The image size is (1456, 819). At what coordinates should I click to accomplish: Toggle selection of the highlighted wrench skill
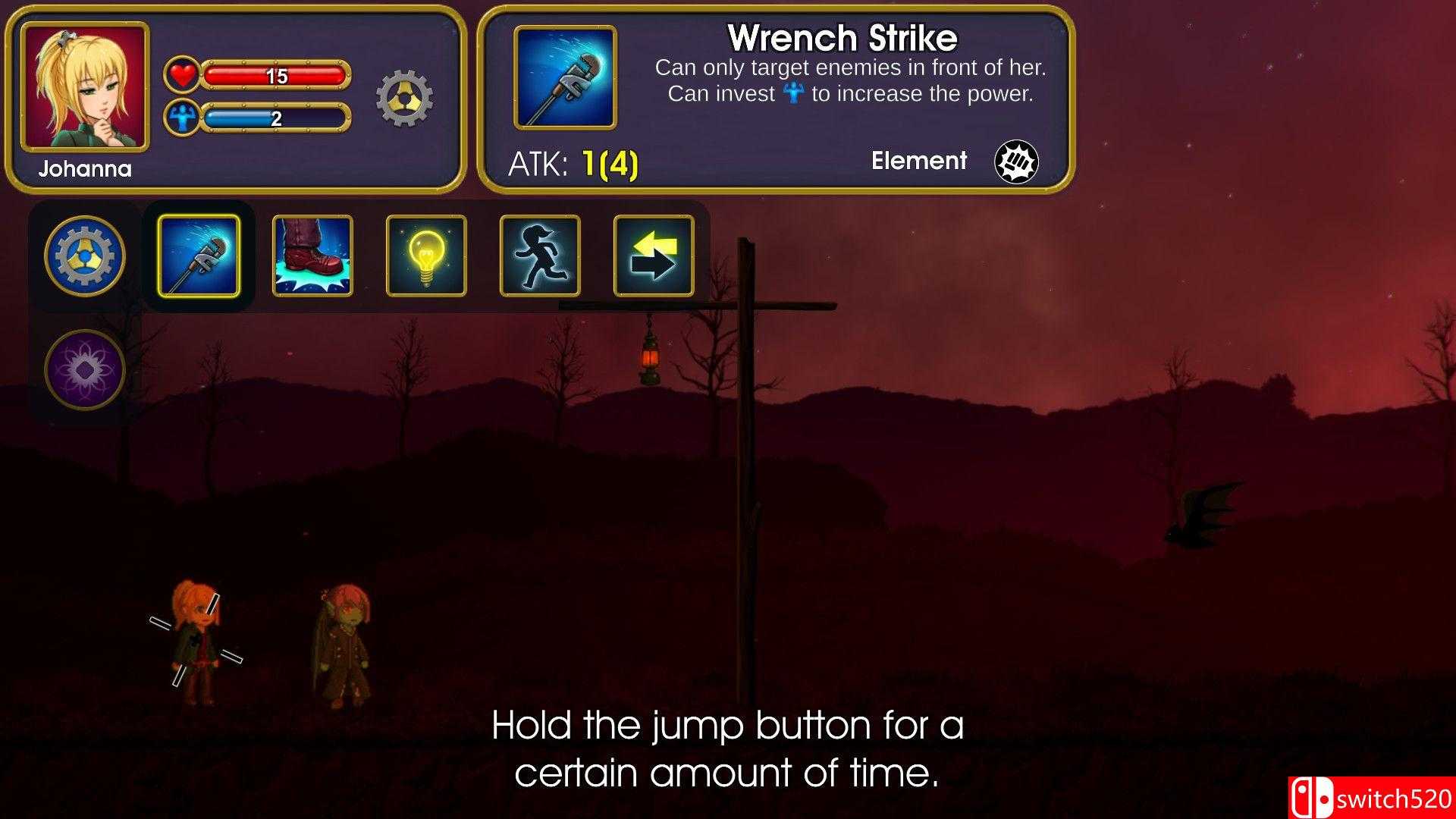click(198, 256)
